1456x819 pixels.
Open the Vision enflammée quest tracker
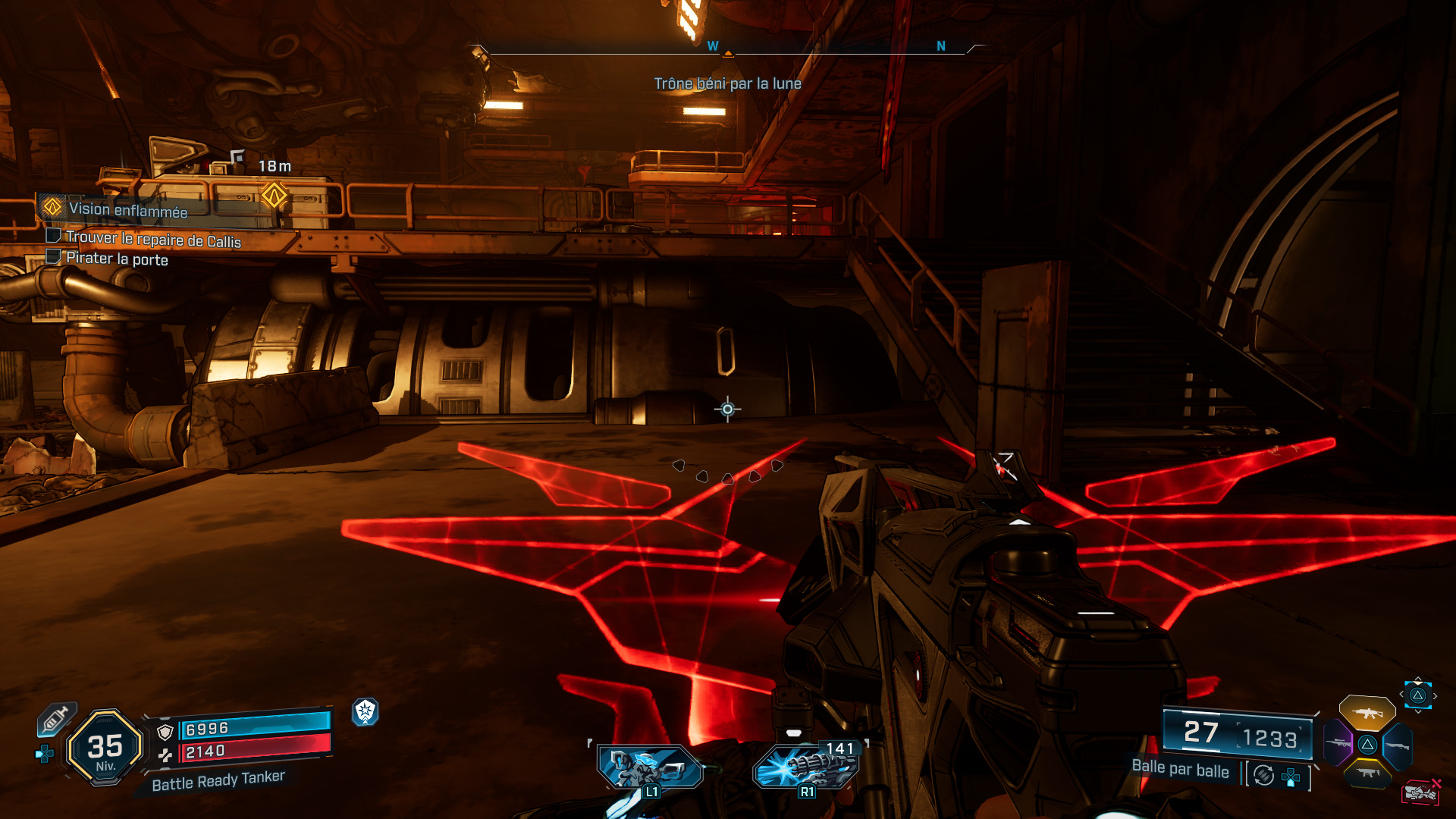pyautogui.click(x=127, y=210)
